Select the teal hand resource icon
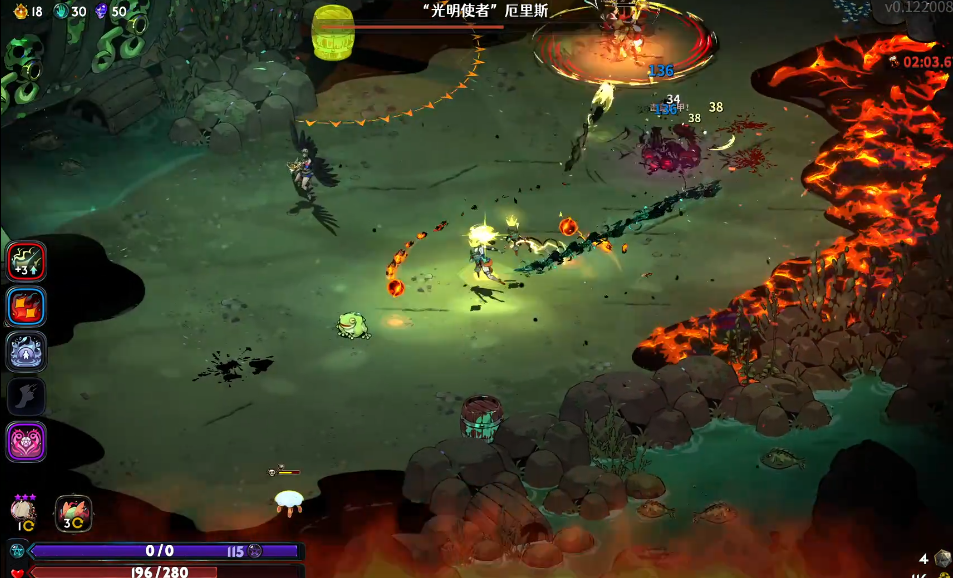Viewport: 953px width, 578px height. tap(60, 11)
